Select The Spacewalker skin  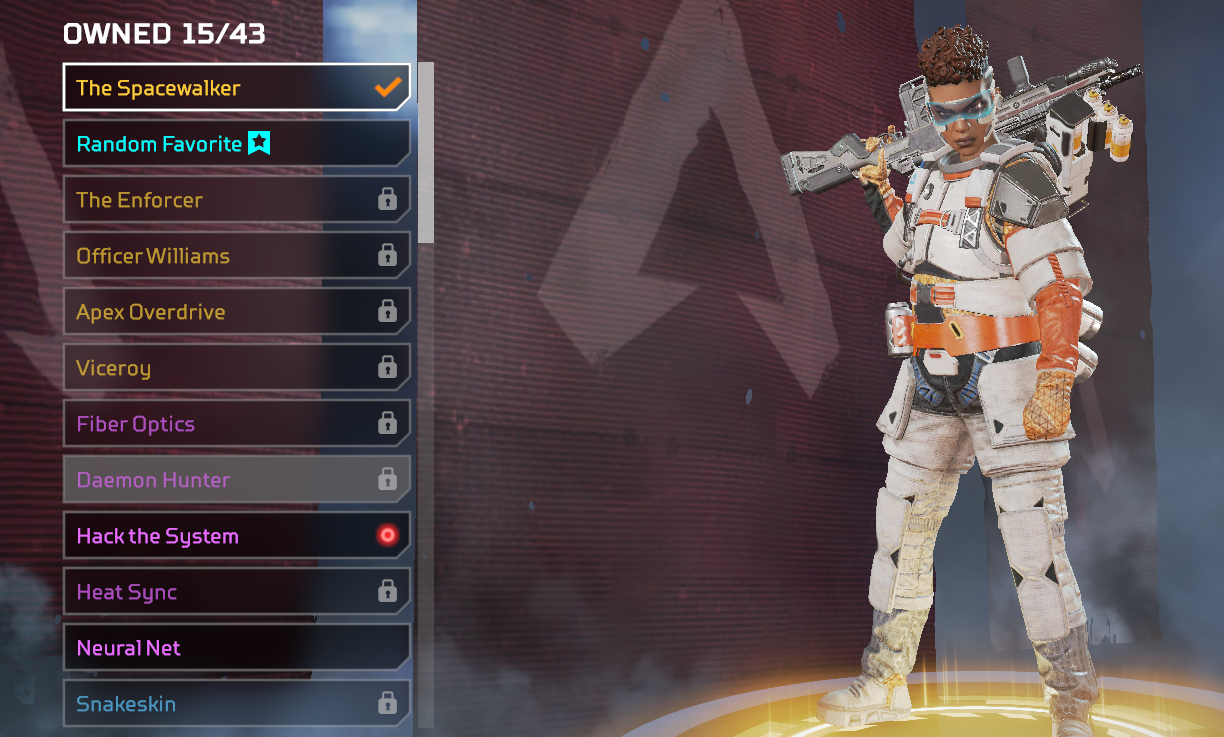click(236, 88)
